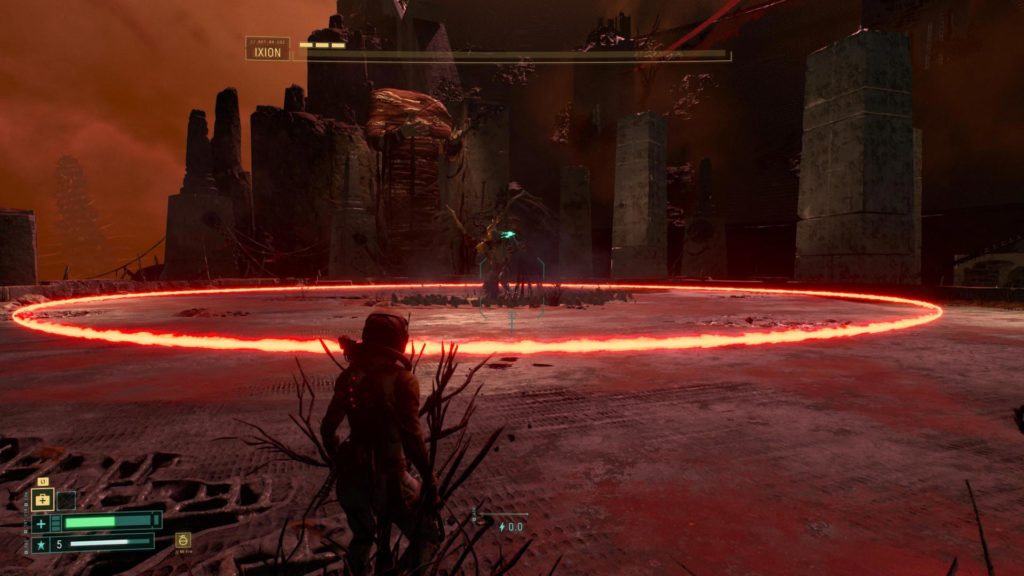This screenshot has height=576, width=1024.
Task: Click the empty consumable slot beside the medkit
Action: [66, 500]
